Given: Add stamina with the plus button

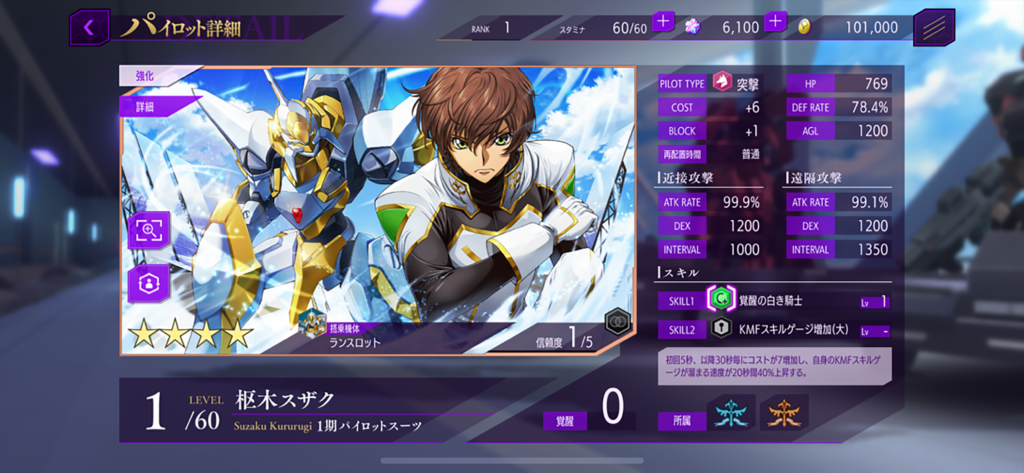Looking at the screenshot, I should pos(664,22).
